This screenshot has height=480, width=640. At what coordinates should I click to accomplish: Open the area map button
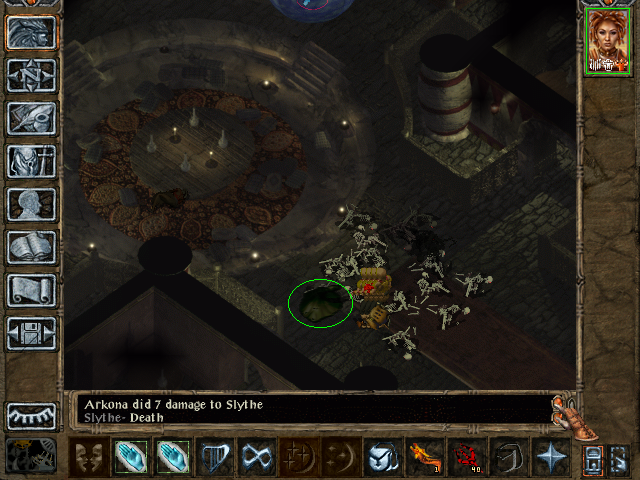tap(31, 75)
